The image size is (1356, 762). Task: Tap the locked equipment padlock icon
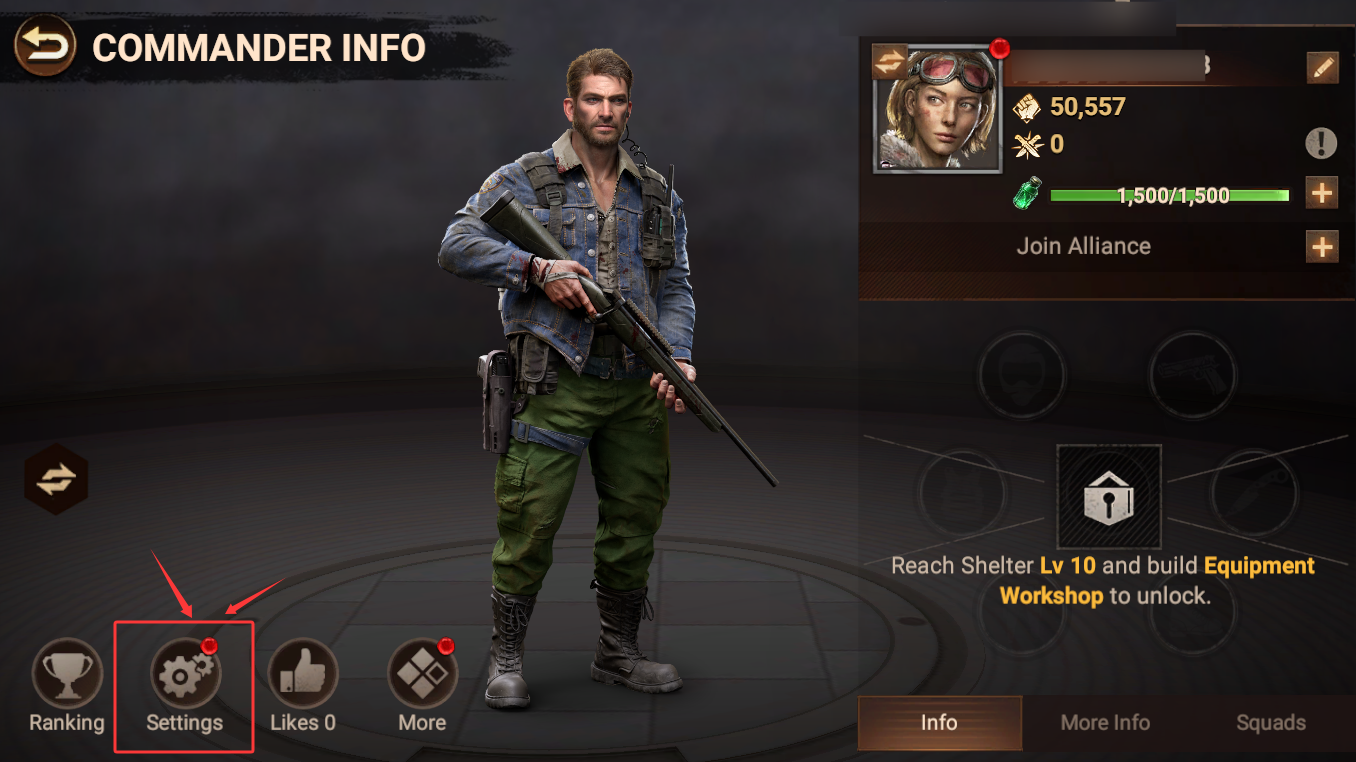(1109, 497)
